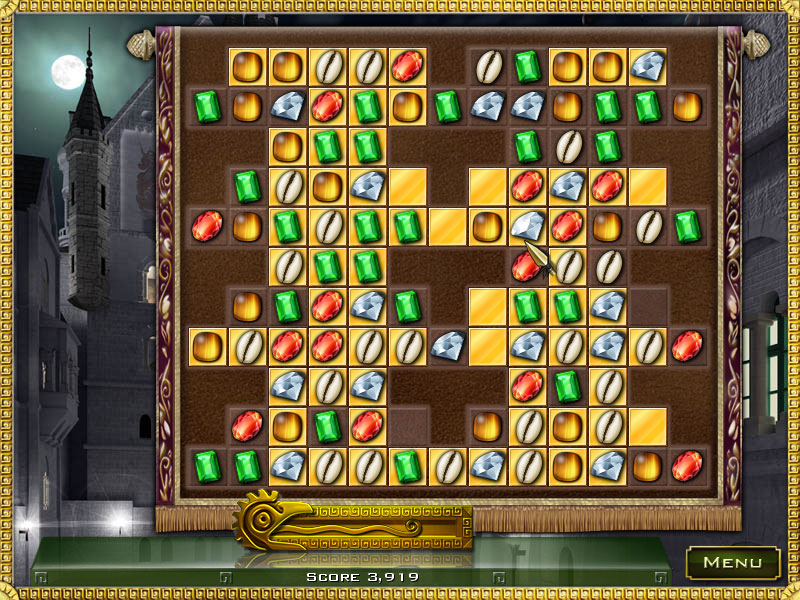Select the red ruby in the bottom-right corner

point(687,466)
